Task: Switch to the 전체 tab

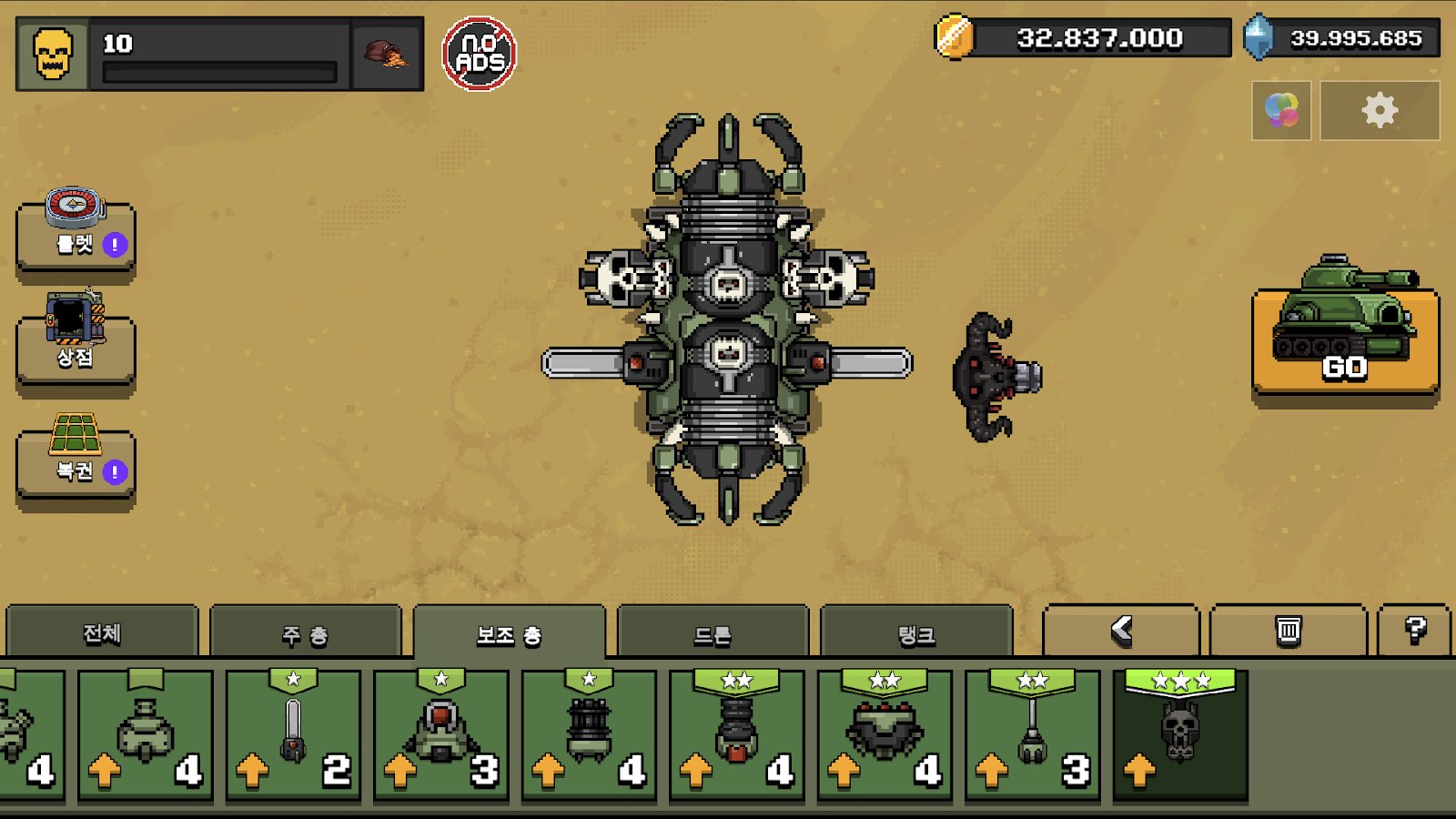Action: pos(102,633)
